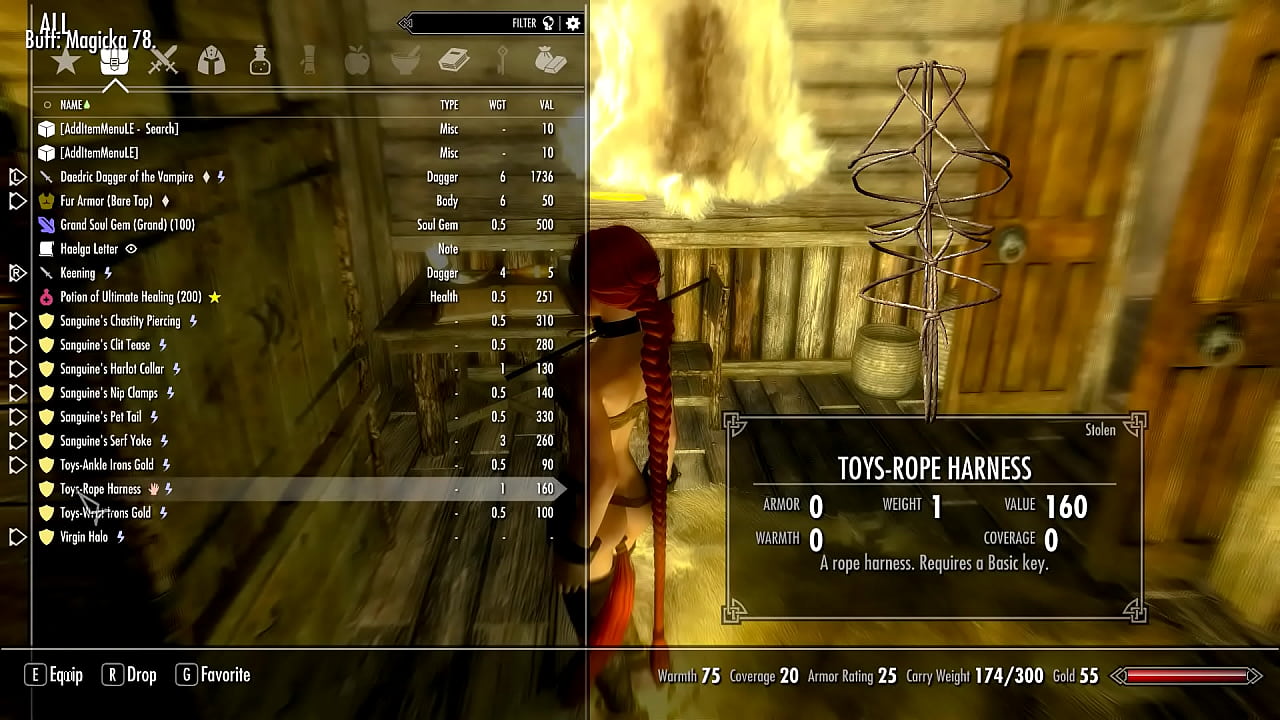This screenshot has height=720, width=1280.
Task: Switch to the Potions flask category
Action: point(260,62)
